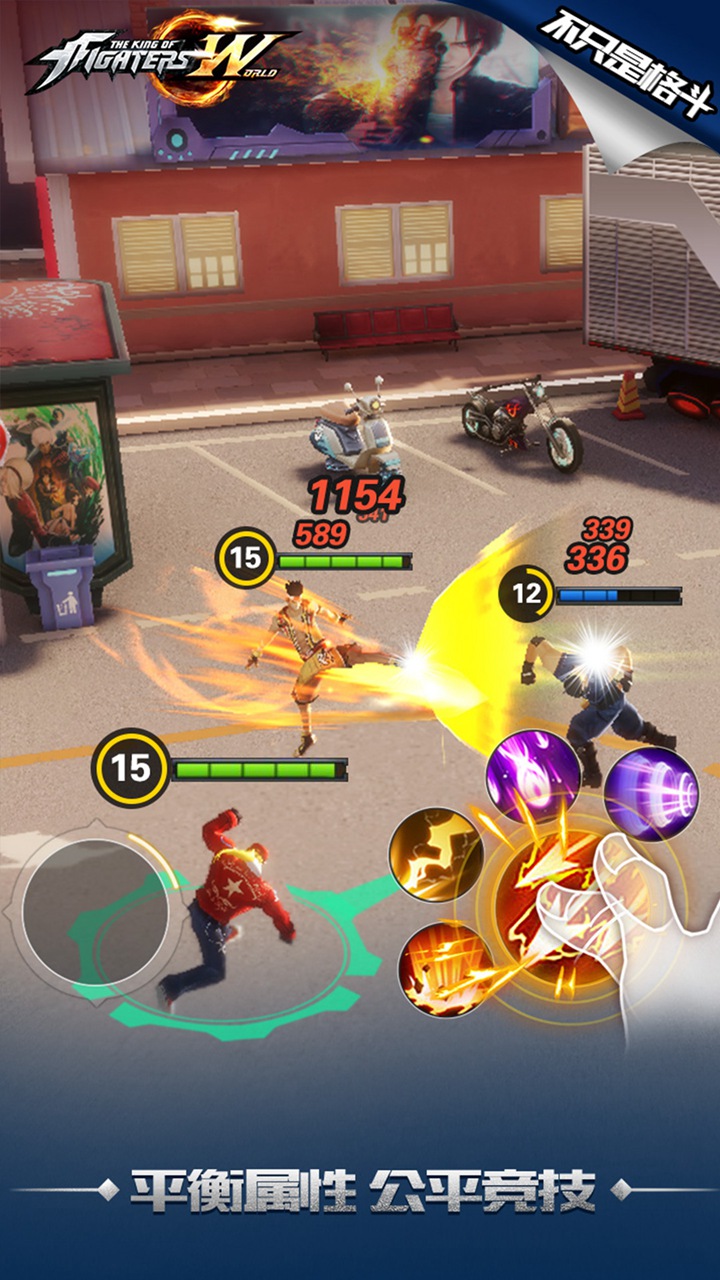720x1280 pixels.
Task: Activate the purple flame skill
Action: click(x=533, y=775)
